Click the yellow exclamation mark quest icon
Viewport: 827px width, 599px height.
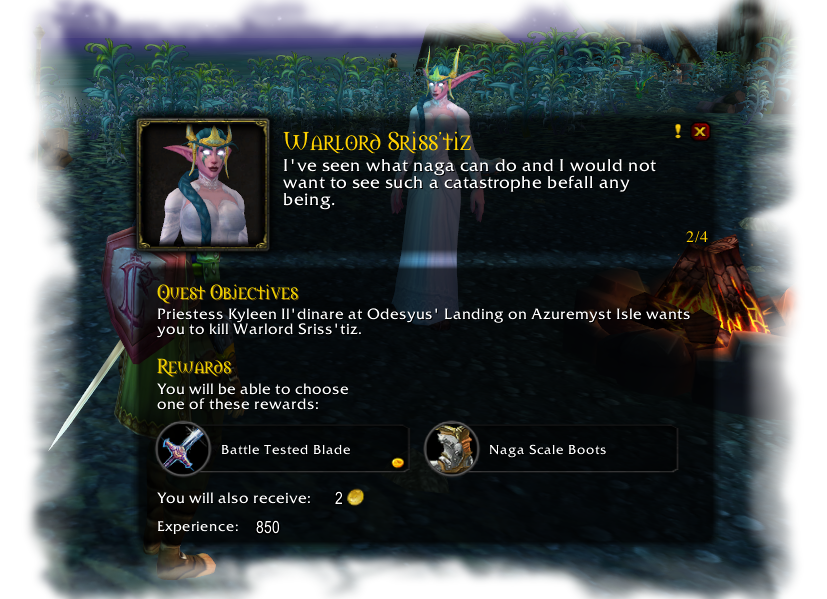(x=678, y=131)
